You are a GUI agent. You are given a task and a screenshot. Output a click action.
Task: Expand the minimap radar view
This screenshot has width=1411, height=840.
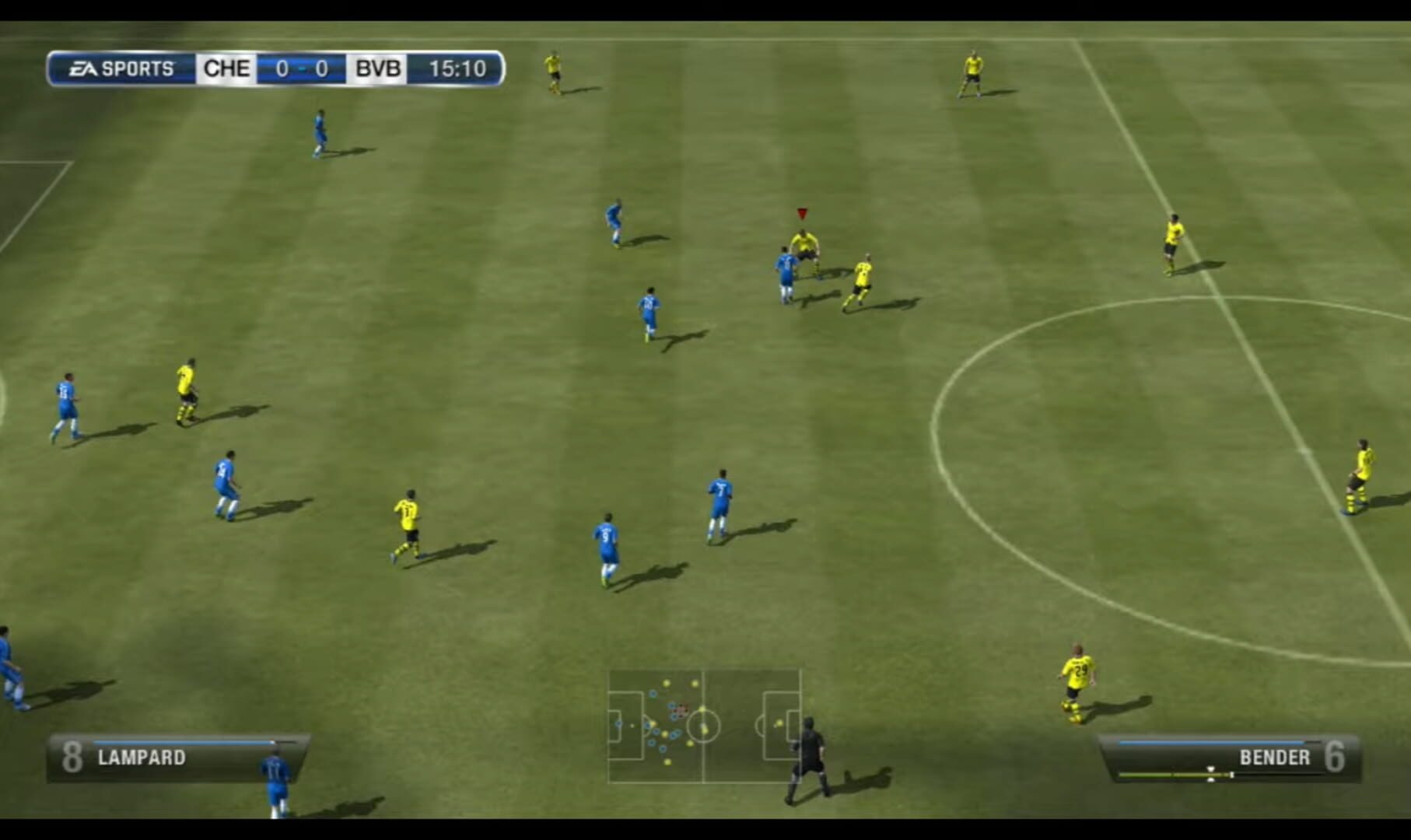tap(704, 727)
